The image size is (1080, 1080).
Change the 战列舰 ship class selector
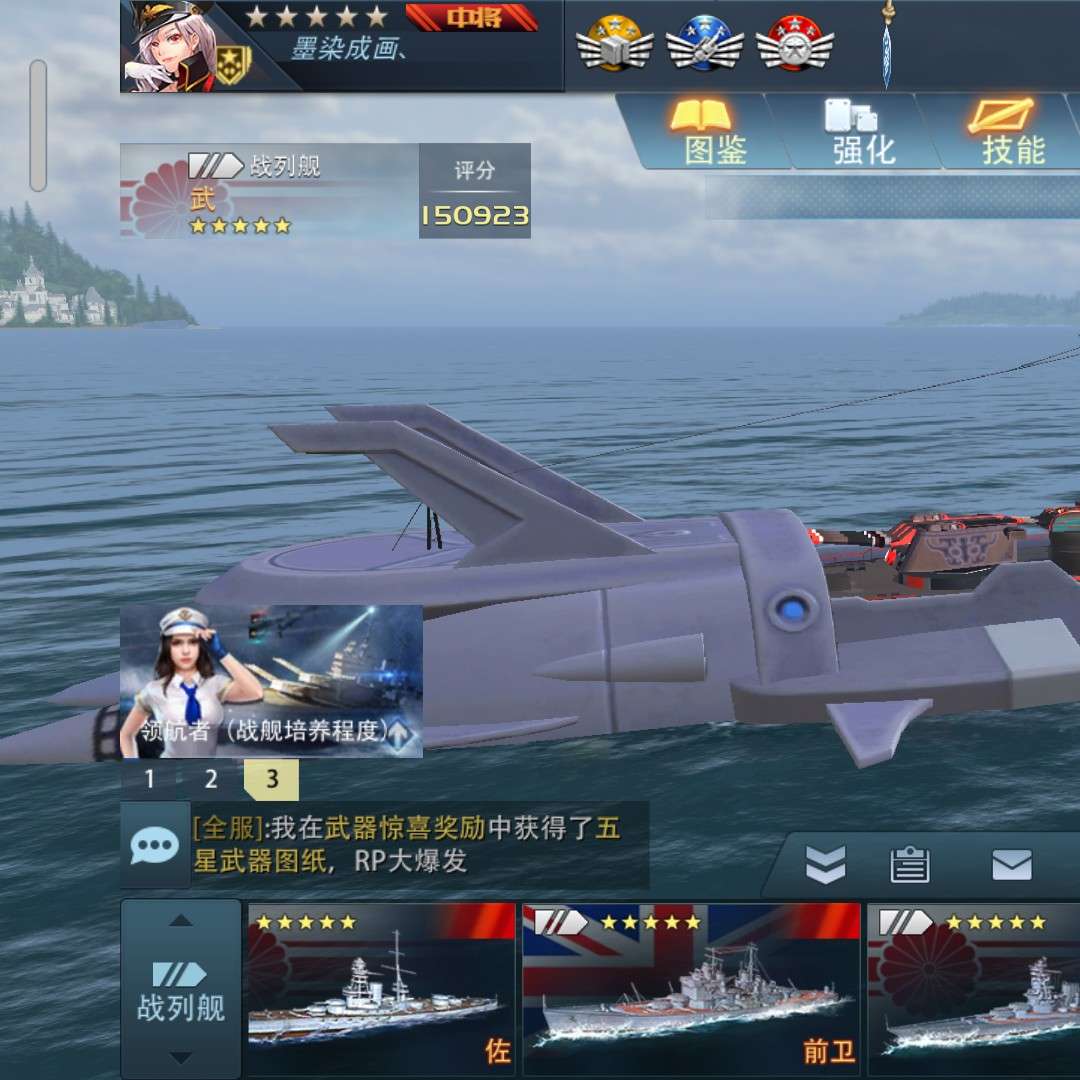[x=181, y=988]
